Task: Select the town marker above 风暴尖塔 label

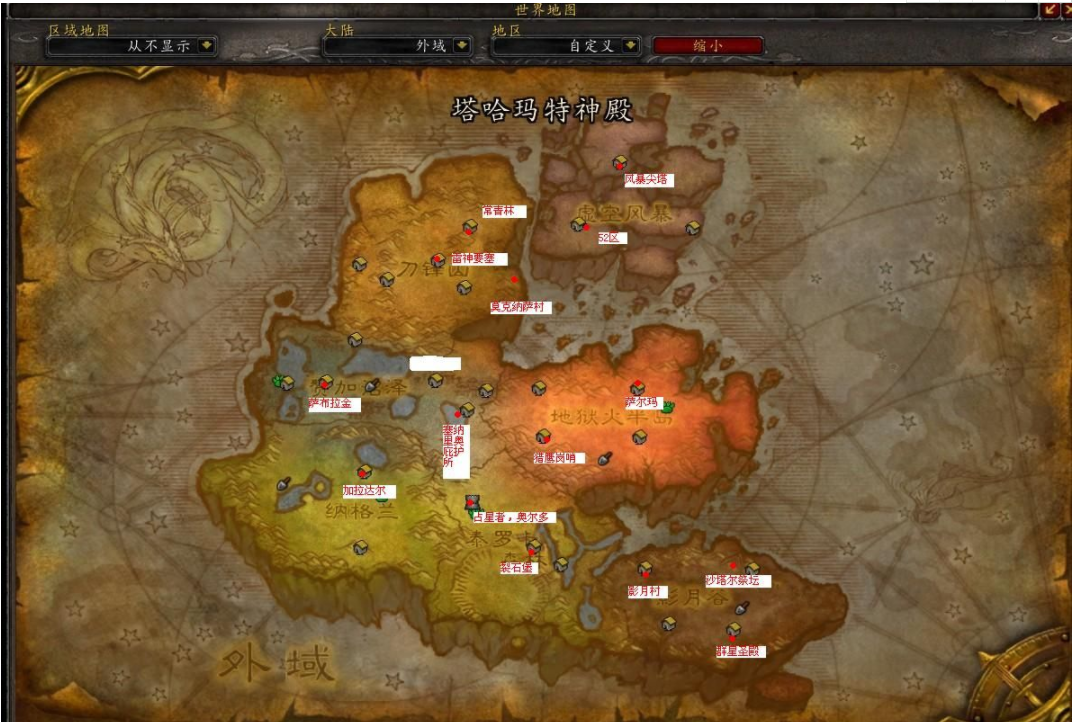Action: (x=620, y=163)
